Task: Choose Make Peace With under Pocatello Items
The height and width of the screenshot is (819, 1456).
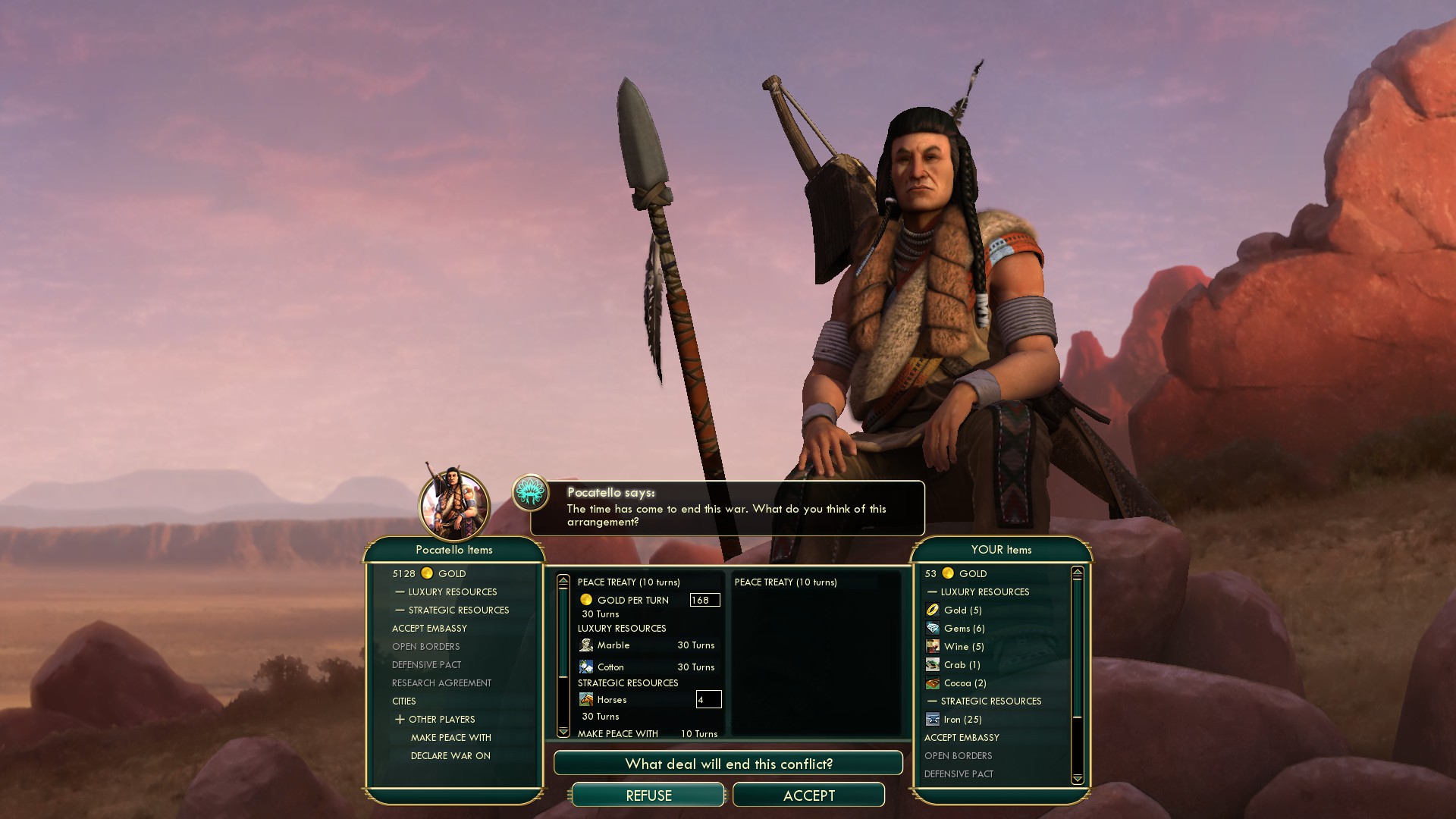Action: (450, 738)
